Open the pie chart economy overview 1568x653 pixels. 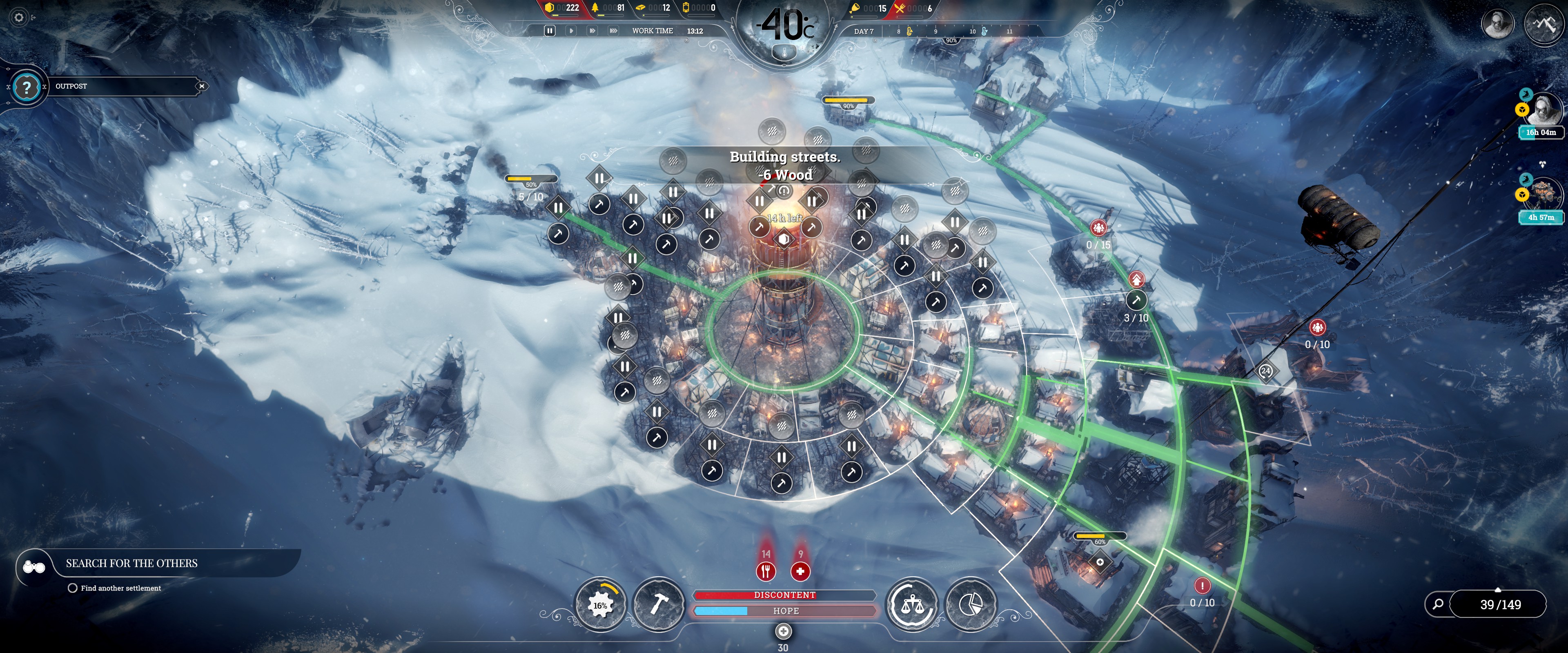(970, 605)
